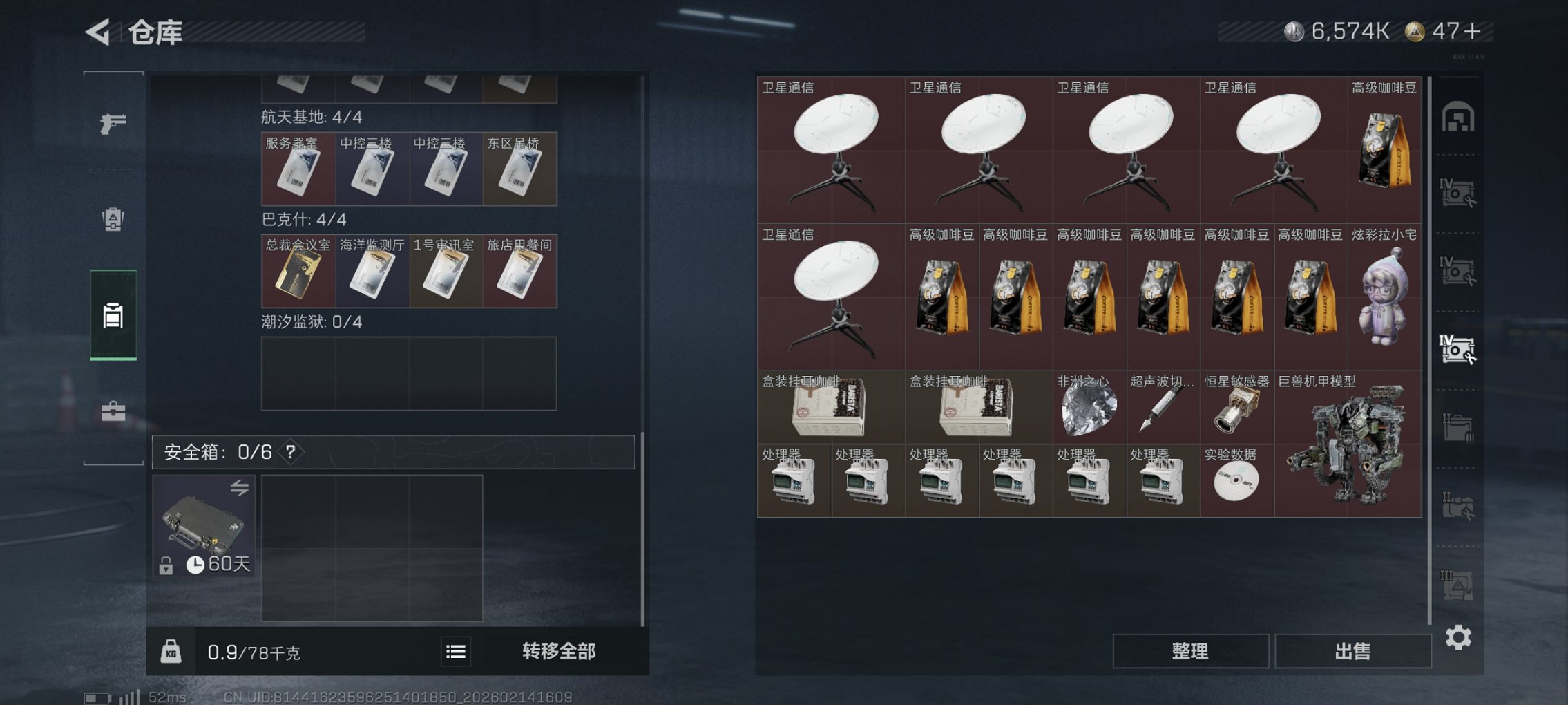
Task: Select the pistol weapons tab icon
Action: pyautogui.click(x=113, y=123)
